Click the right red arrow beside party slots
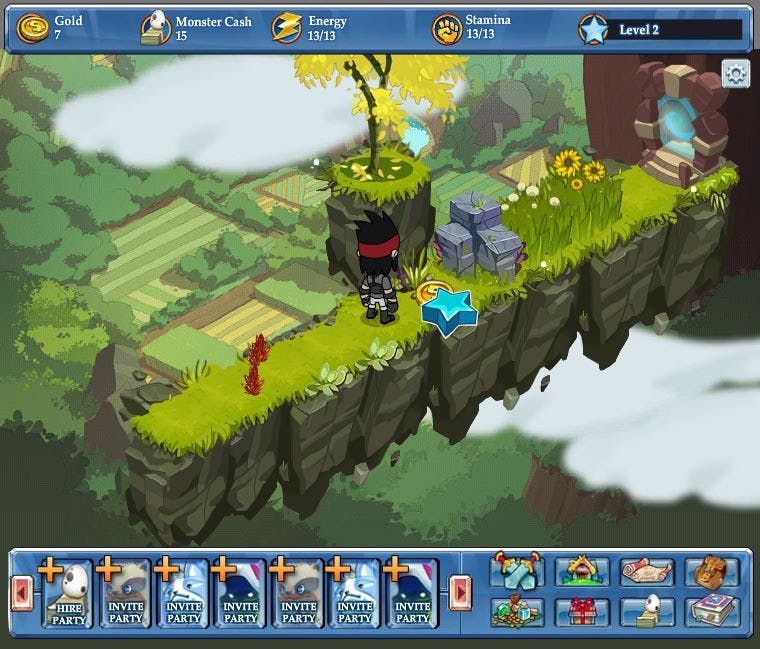Screen dimensions: 760x649 pyautogui.click(x=460, y=593)
